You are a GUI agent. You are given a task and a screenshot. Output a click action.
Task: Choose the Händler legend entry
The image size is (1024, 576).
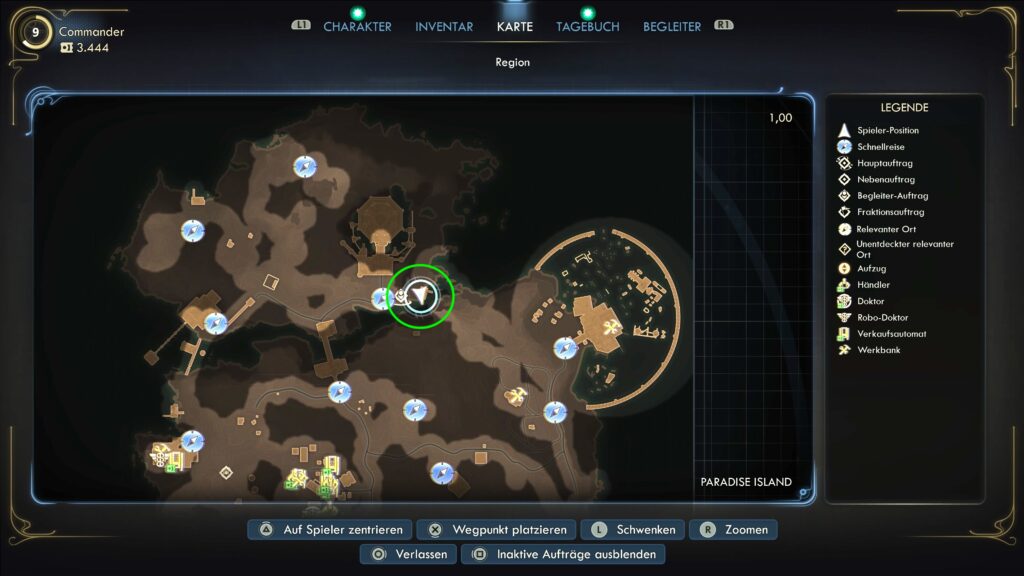tap(872, 285)
